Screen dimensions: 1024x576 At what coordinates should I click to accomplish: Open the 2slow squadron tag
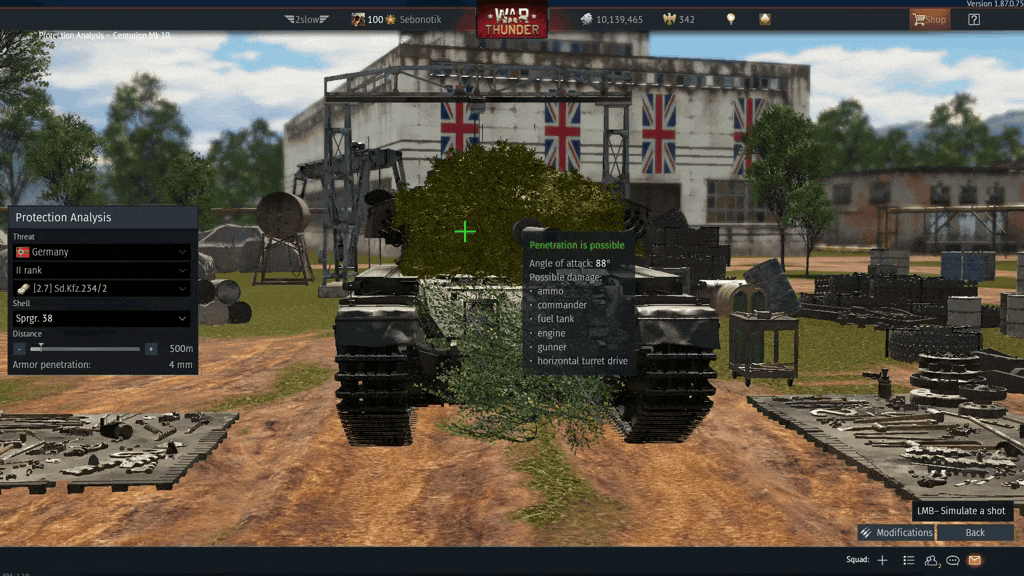click(305, 19)
